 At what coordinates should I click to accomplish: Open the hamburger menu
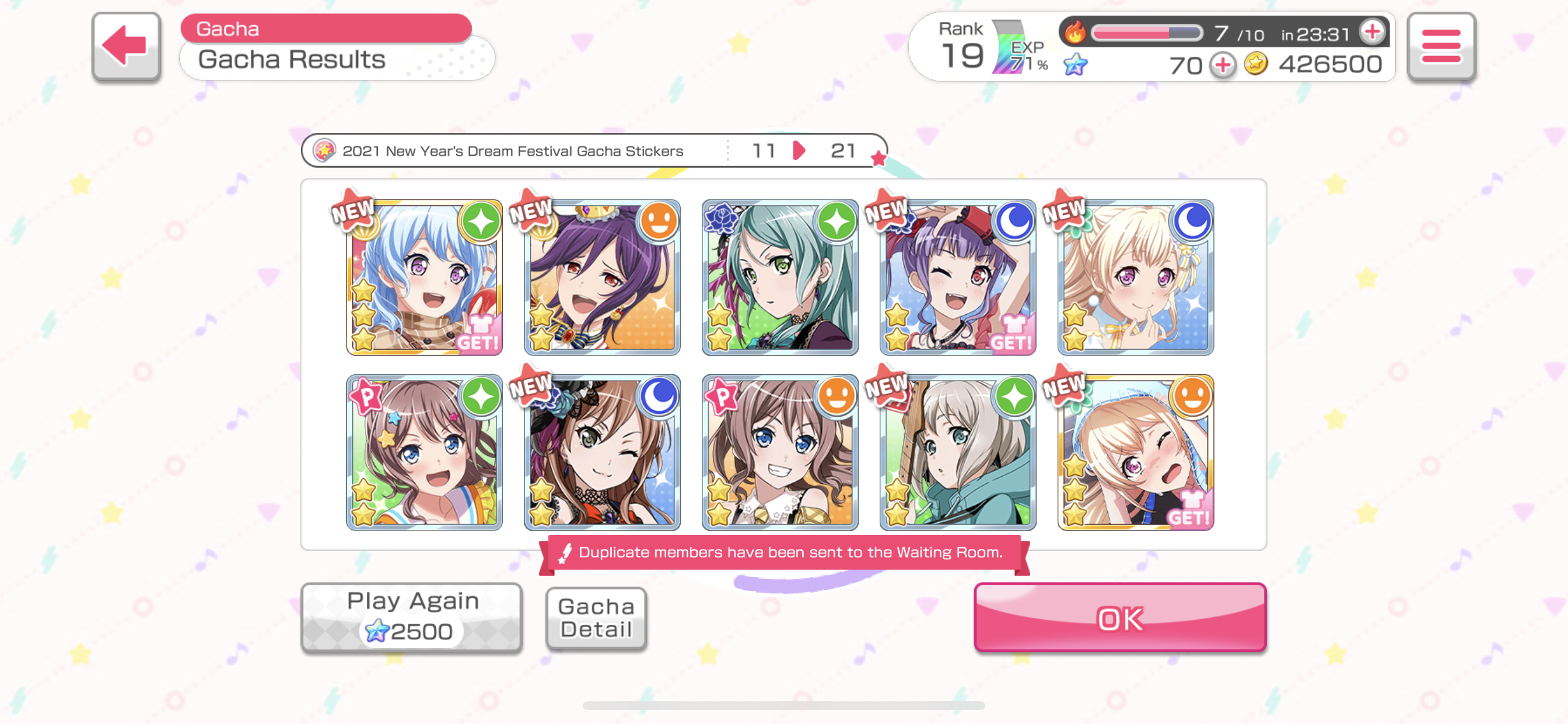coord(1440,46)
